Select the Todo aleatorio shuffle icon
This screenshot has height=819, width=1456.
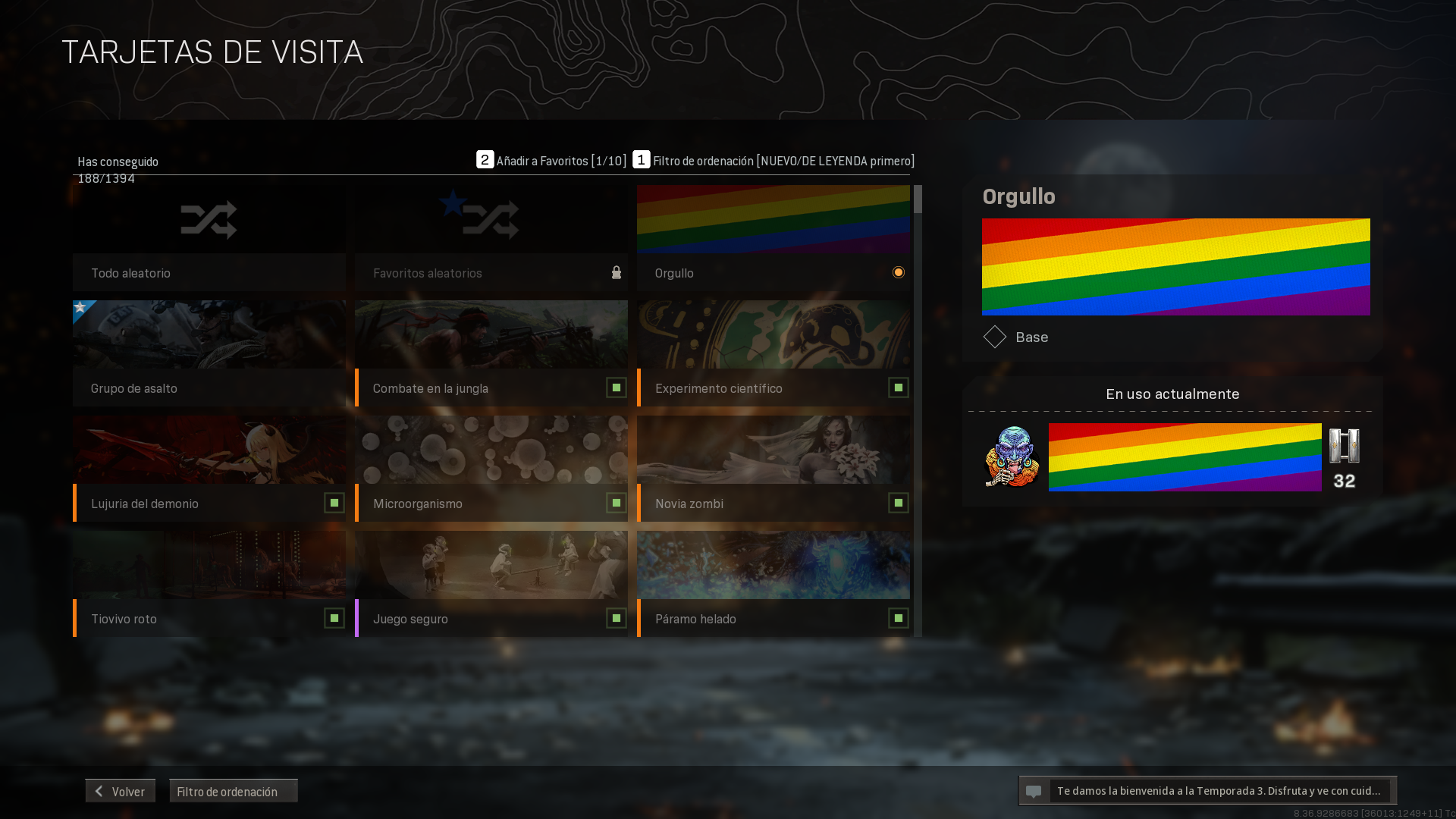(208, 219)
